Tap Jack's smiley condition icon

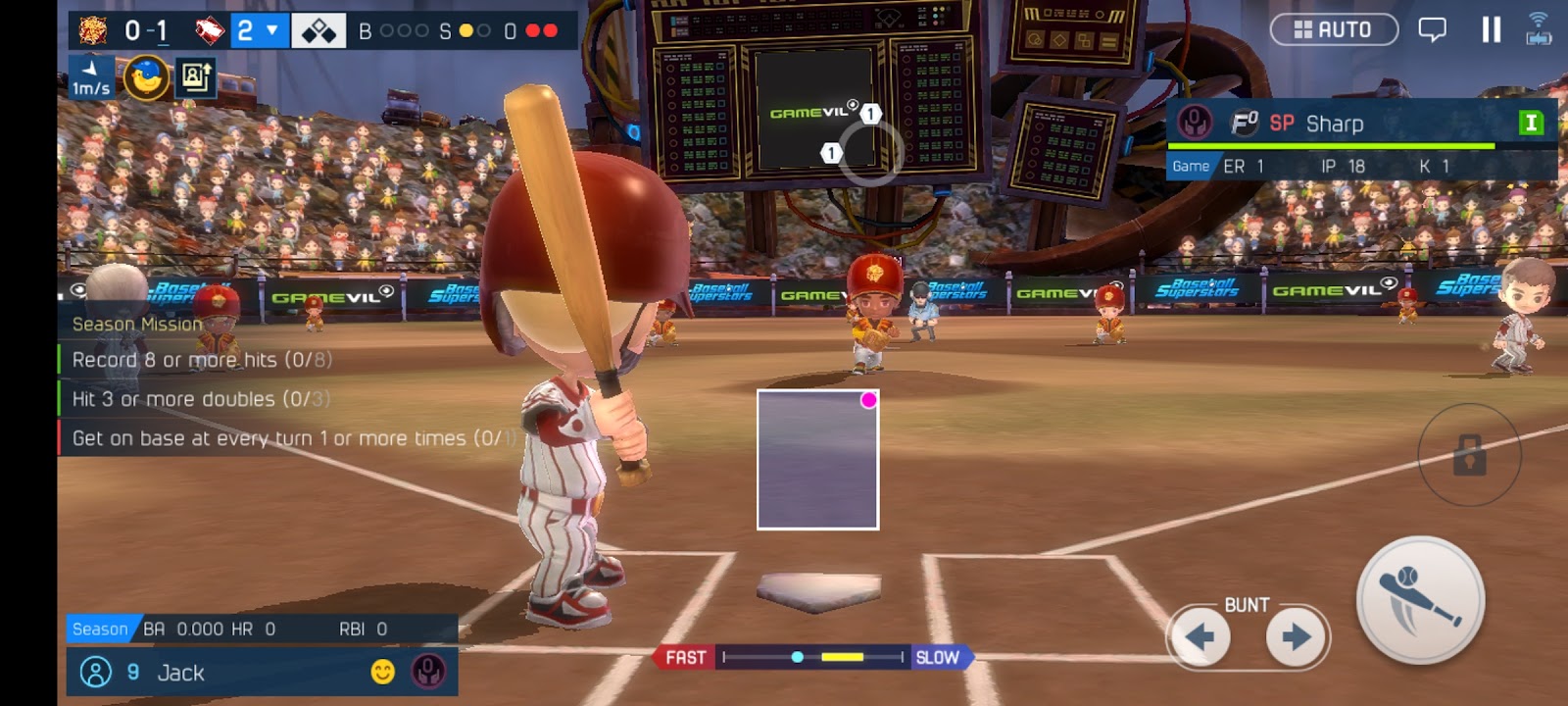point(383,672)
